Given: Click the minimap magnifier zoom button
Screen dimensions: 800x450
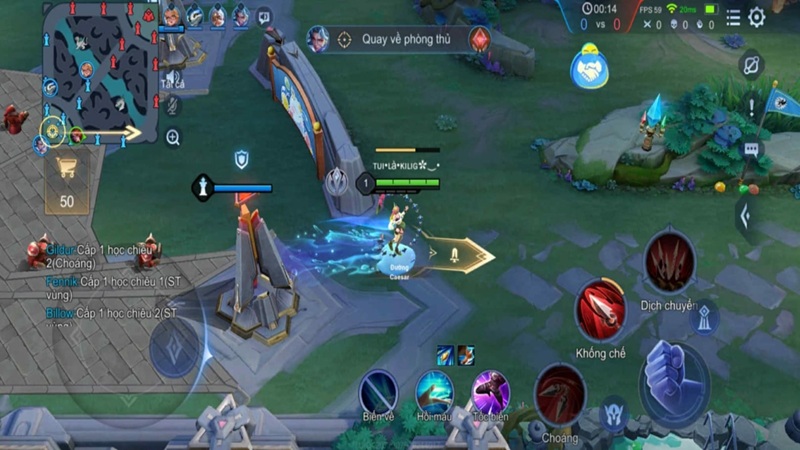Looking at the screenshot, I should 173,137.
